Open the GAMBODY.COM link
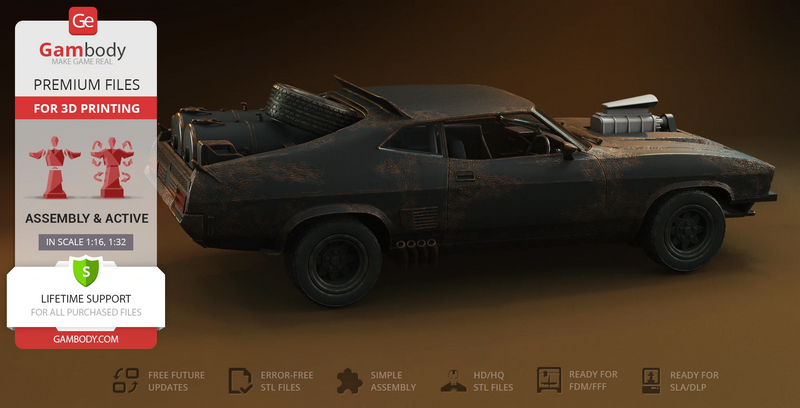The image size is (800, 408). [85, 339]
